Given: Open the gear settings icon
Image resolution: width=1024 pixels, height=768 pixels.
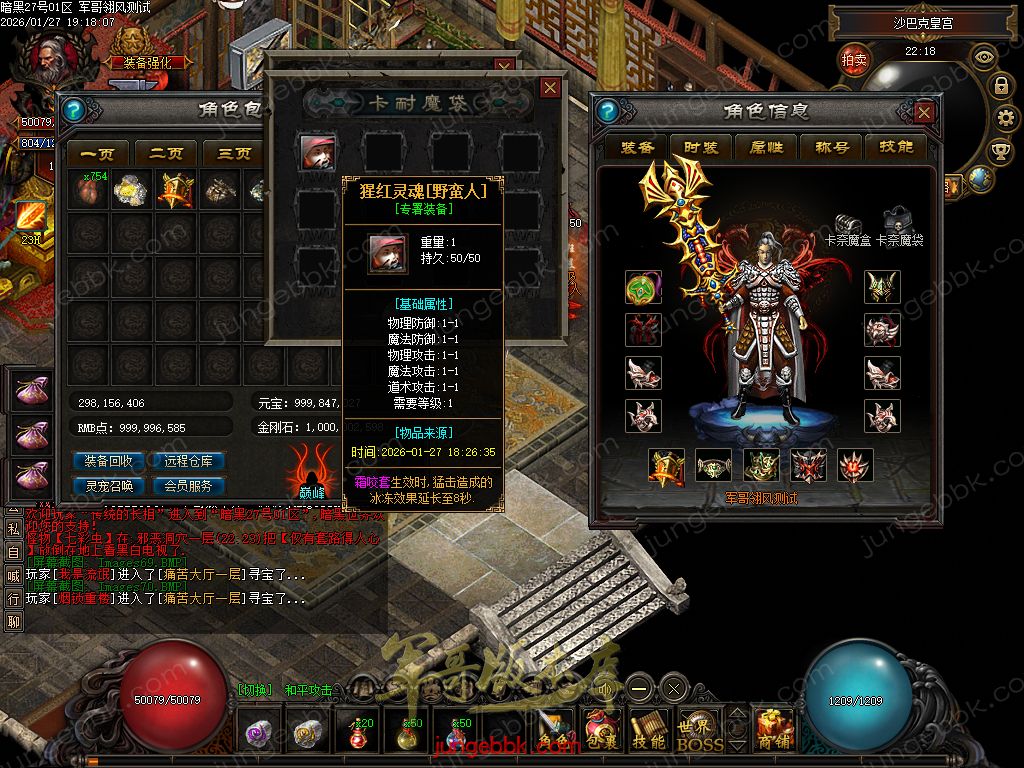Looking at the screenshot, I should [x=1003, y=118].
